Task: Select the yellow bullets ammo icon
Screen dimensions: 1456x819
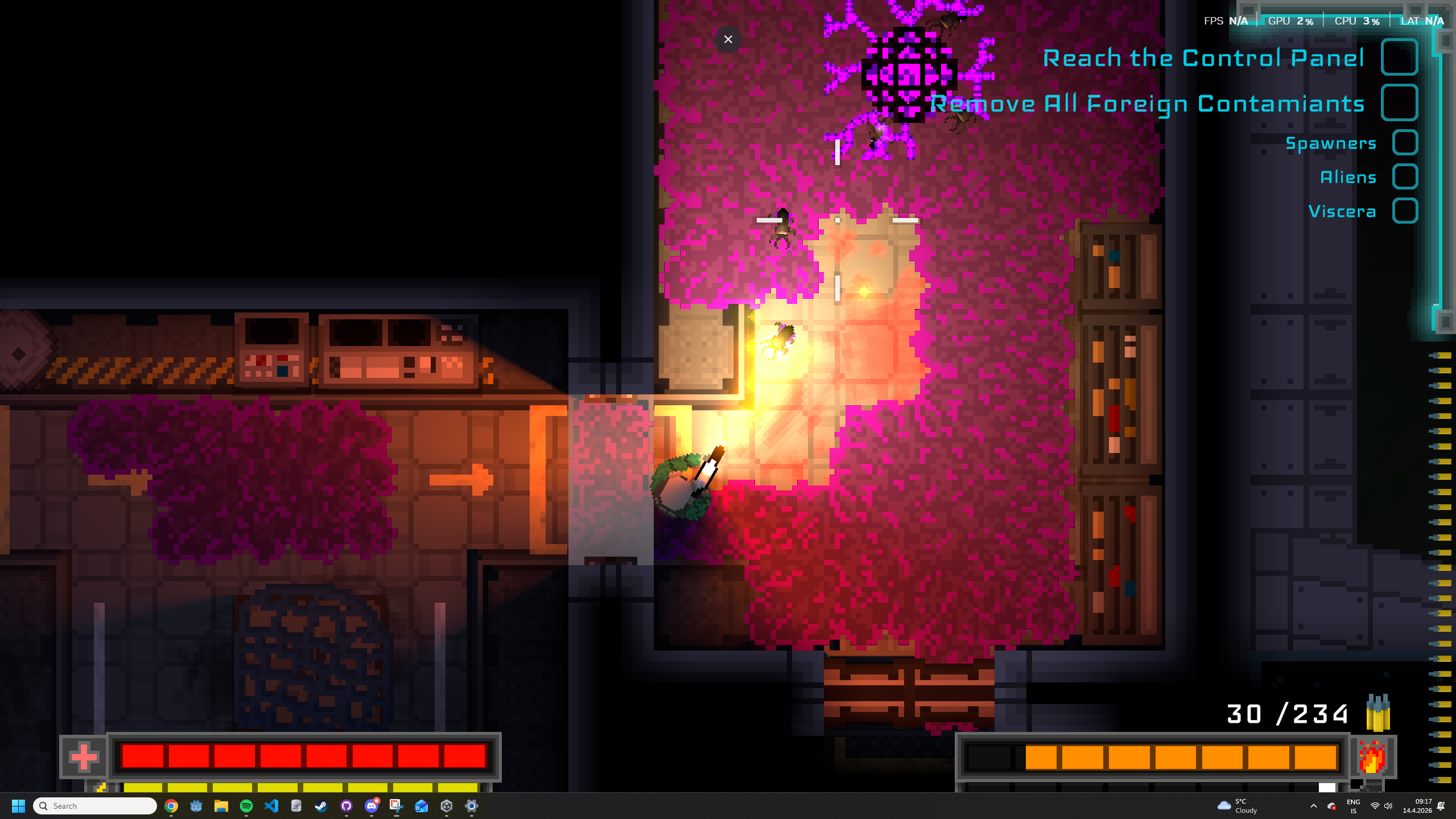Action: coord(1377,713)
